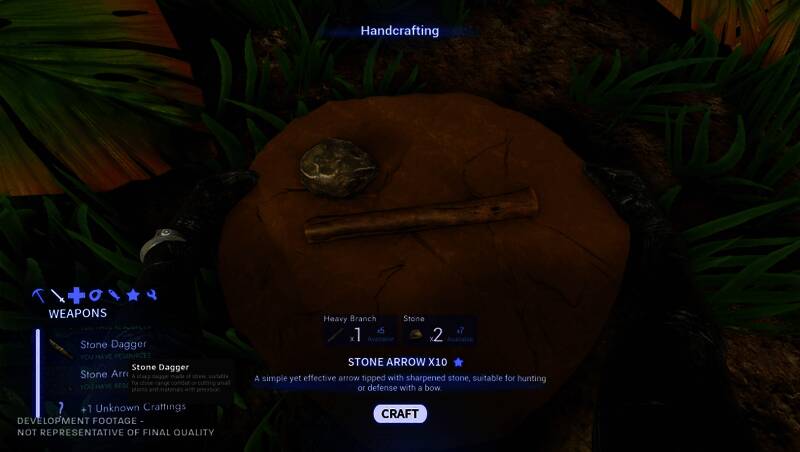Image resolution: width=800 pixels, height=452 pixels.
Task: Toggle the favorite star beside Stone Arrow X10
Action: point(459,362)
